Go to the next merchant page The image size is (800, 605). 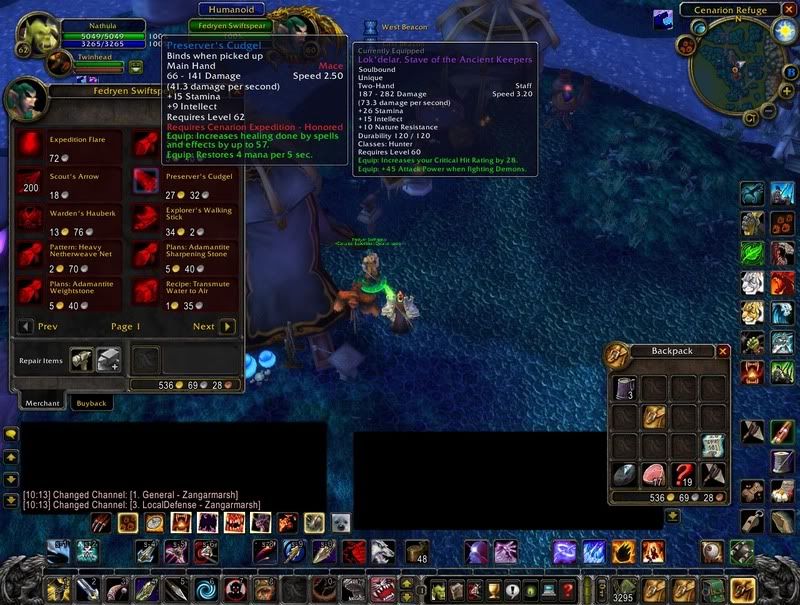click(x=228, y=326)
